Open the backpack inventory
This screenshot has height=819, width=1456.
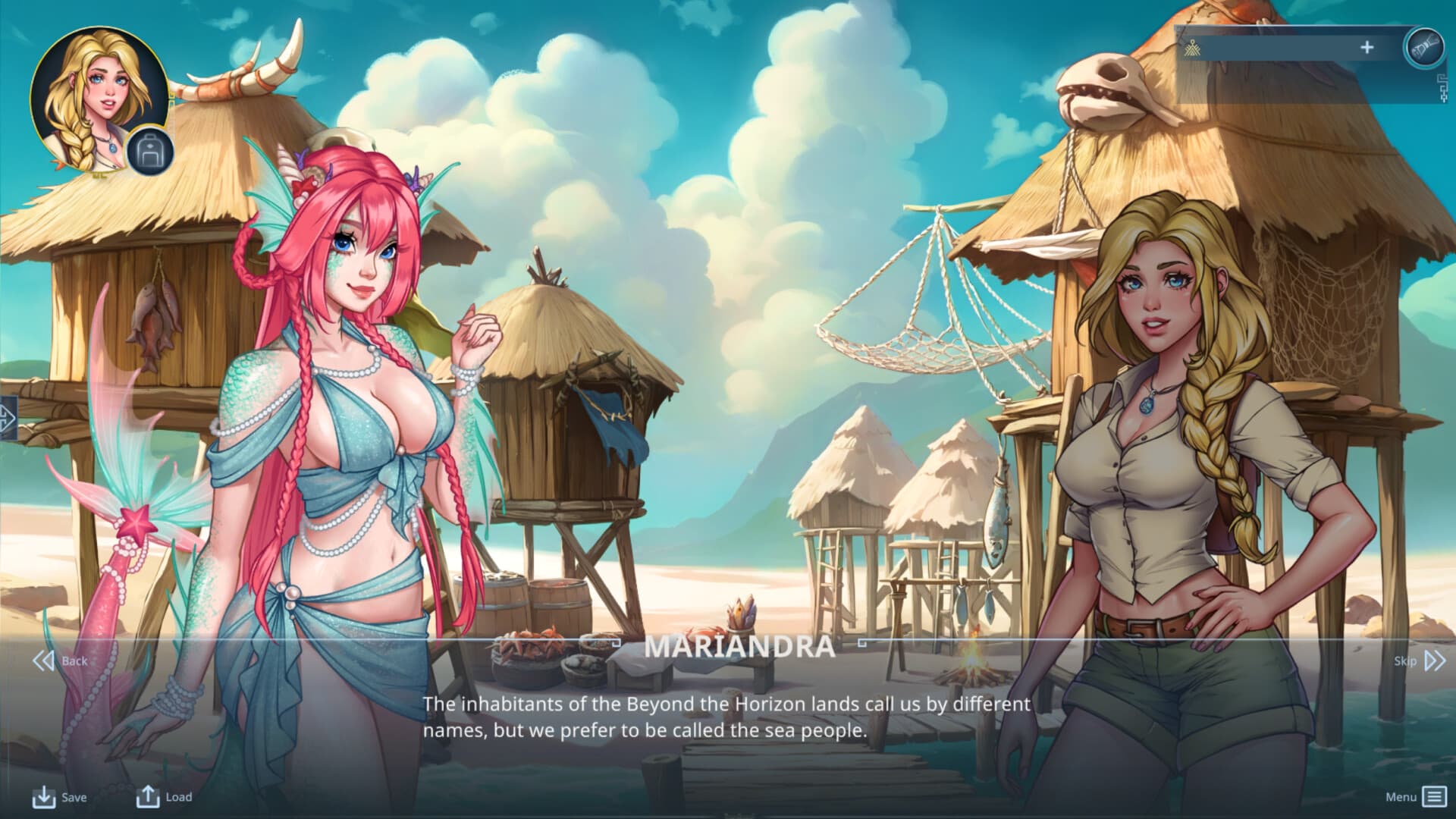pyautogui.click(x=149, y=152)
